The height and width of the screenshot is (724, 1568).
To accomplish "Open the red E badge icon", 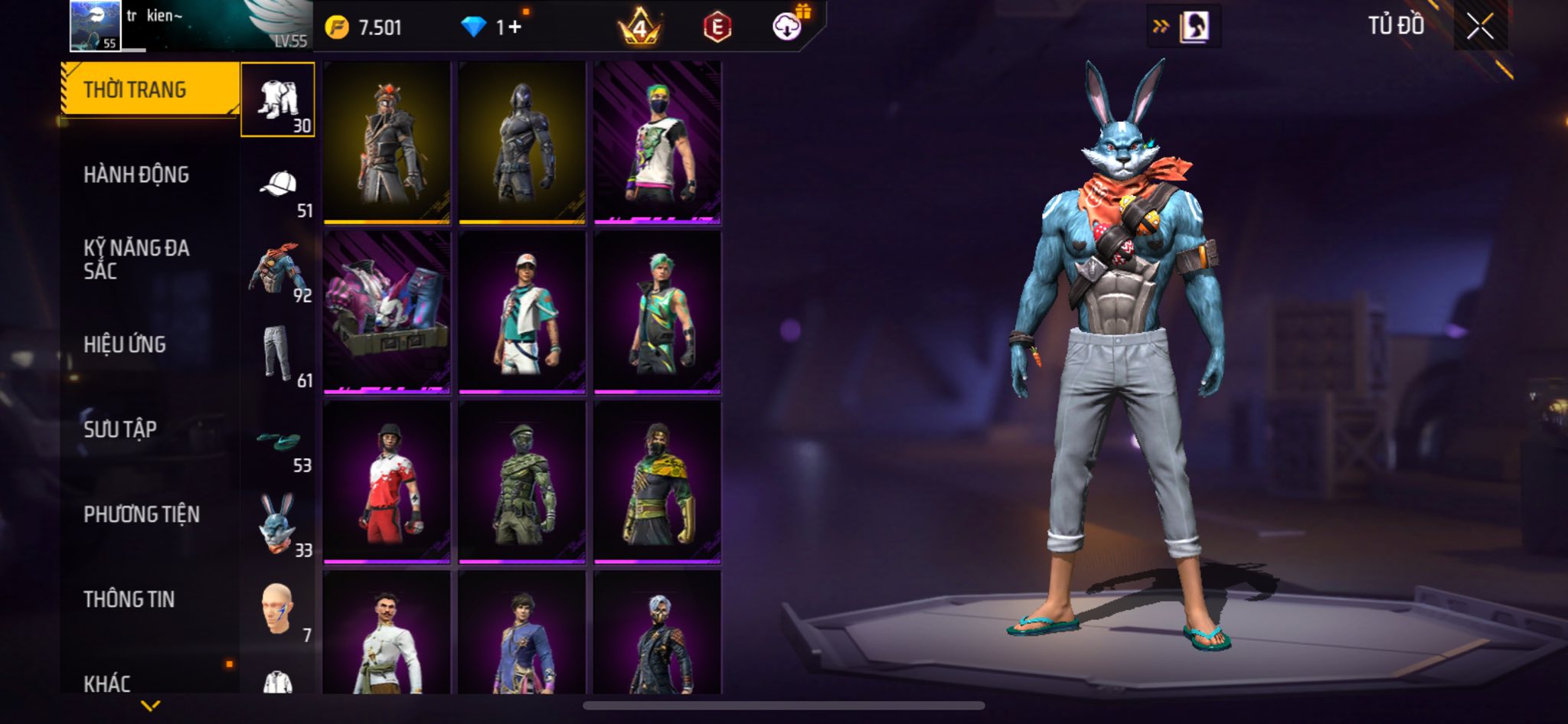I will point(717,28).
